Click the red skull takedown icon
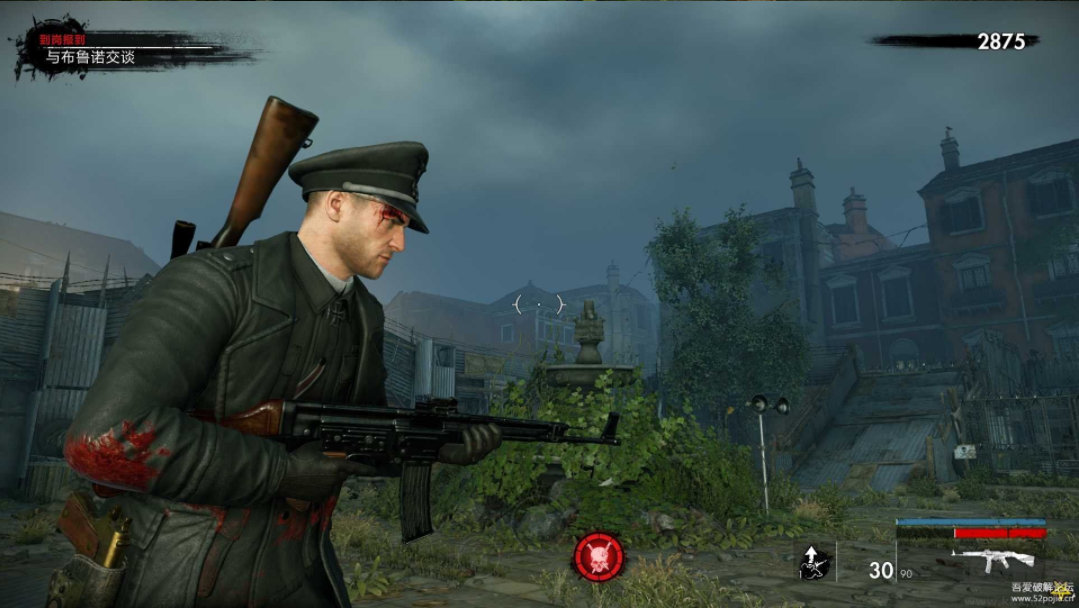This screenshot has width=1079, height=608. tap(599, 557)
